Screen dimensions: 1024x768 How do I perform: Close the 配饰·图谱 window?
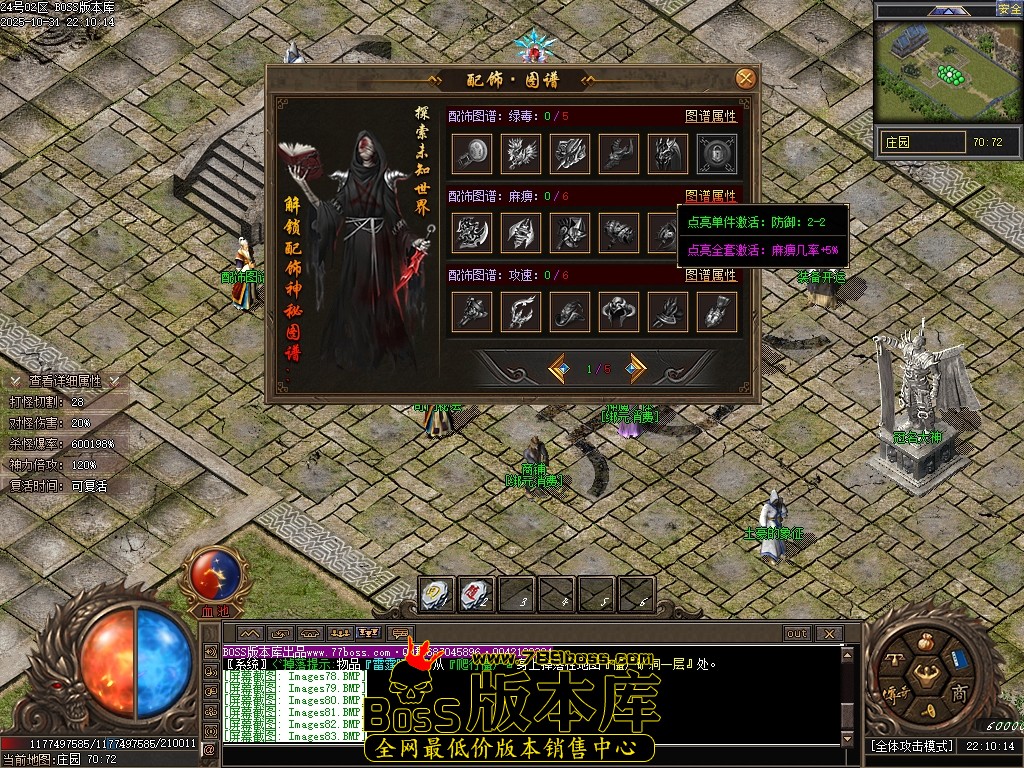[x=745, y=79]
